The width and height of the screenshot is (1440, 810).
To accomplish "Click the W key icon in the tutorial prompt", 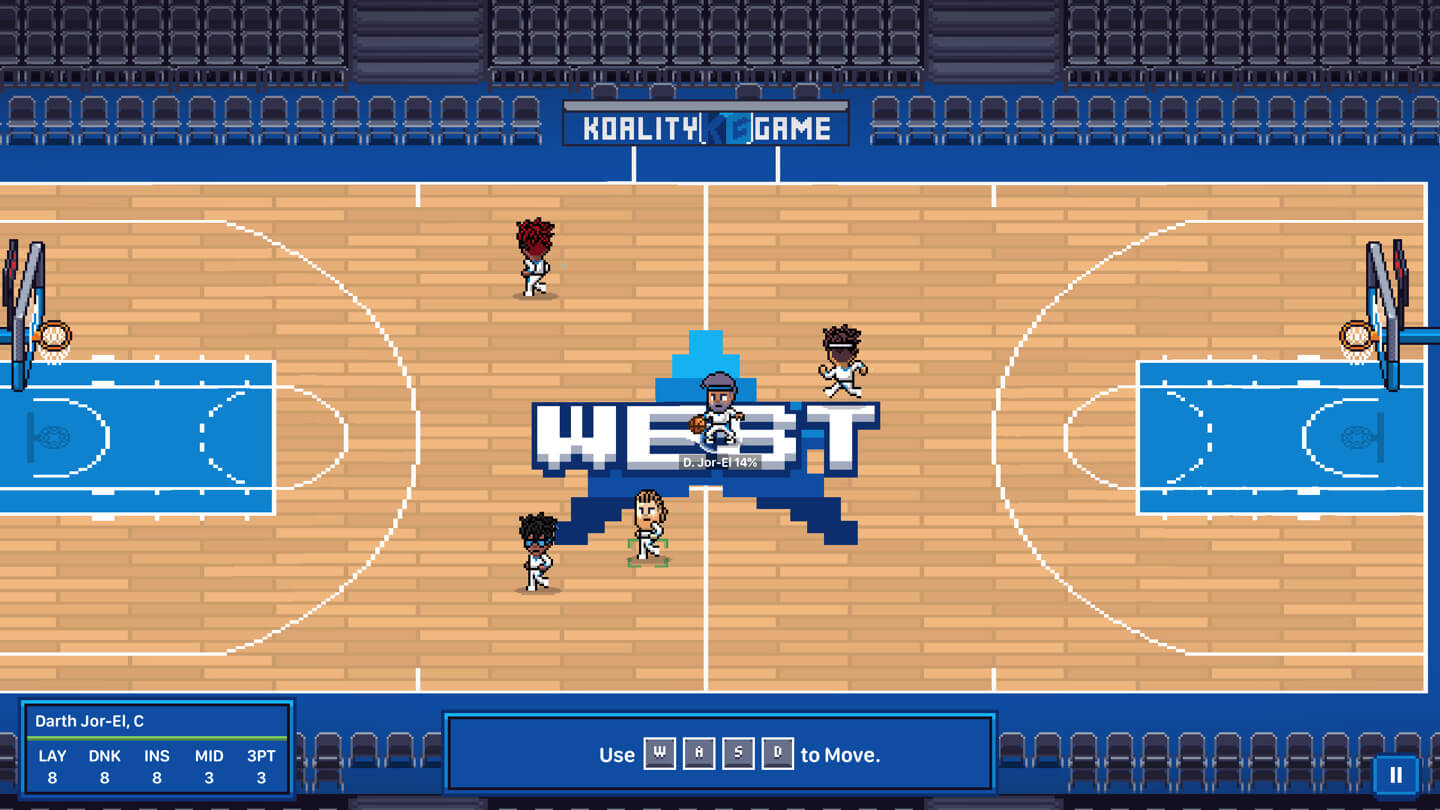I will point(660,754).
